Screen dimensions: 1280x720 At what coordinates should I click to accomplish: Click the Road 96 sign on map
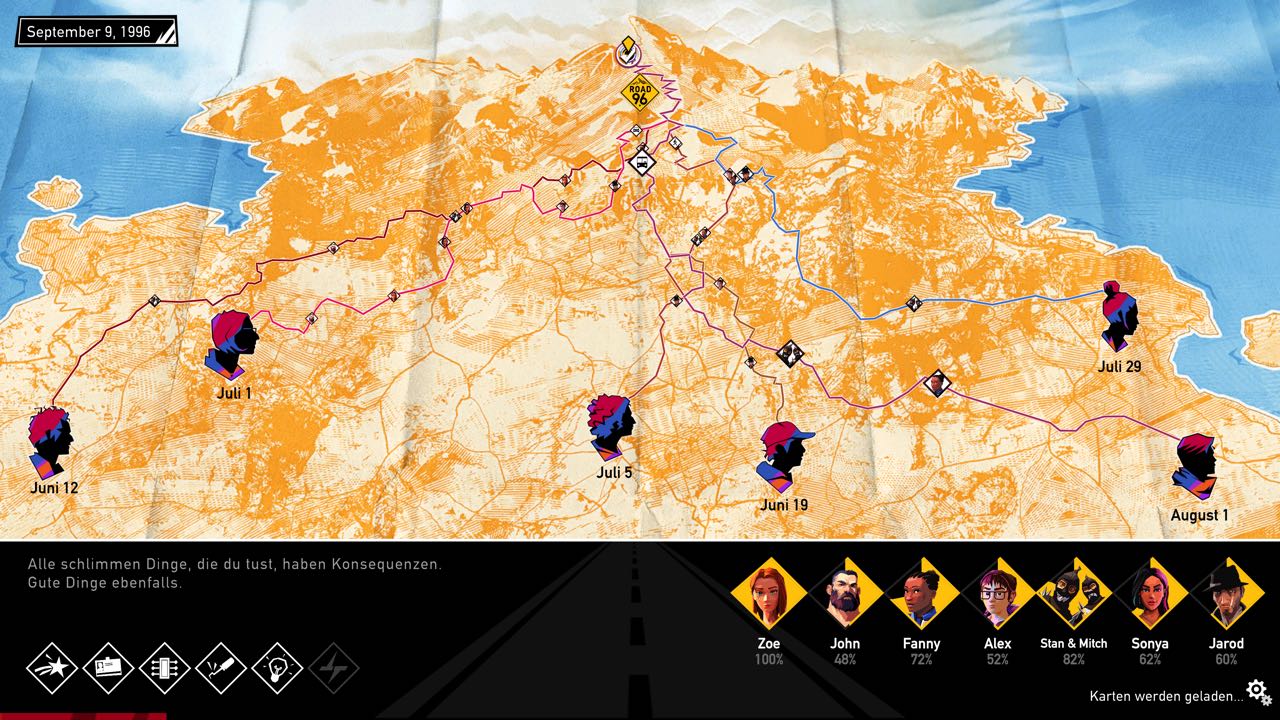click(x=640, y=92)
